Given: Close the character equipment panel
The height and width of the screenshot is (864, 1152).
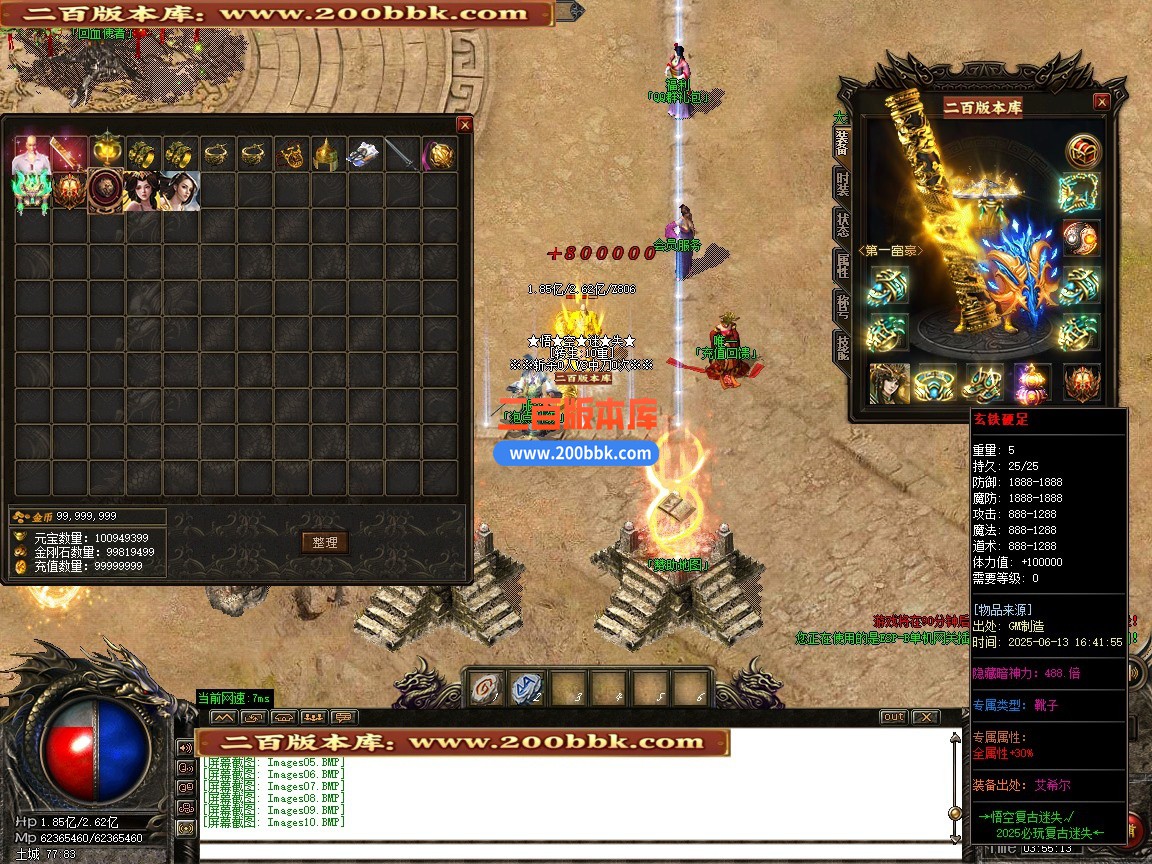Looking at the screenshot, I should click(x=1101, y=102).
